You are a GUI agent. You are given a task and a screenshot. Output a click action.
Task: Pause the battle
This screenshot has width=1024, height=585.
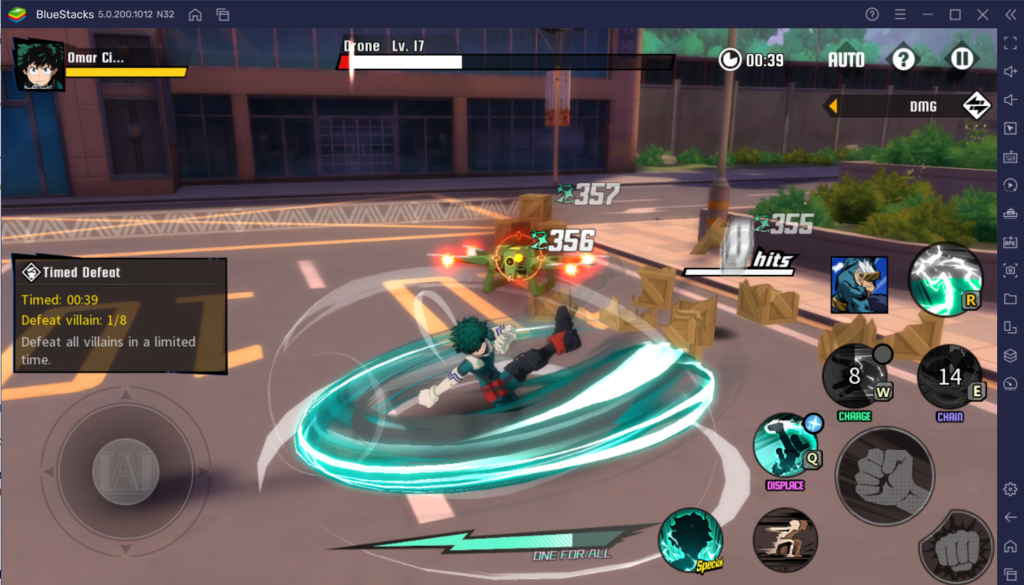961,59
